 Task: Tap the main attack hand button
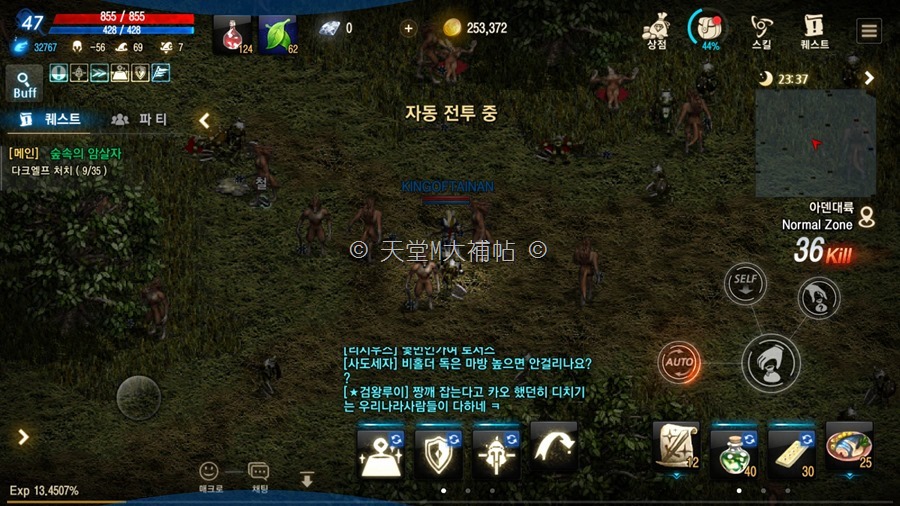click(771, 361)
